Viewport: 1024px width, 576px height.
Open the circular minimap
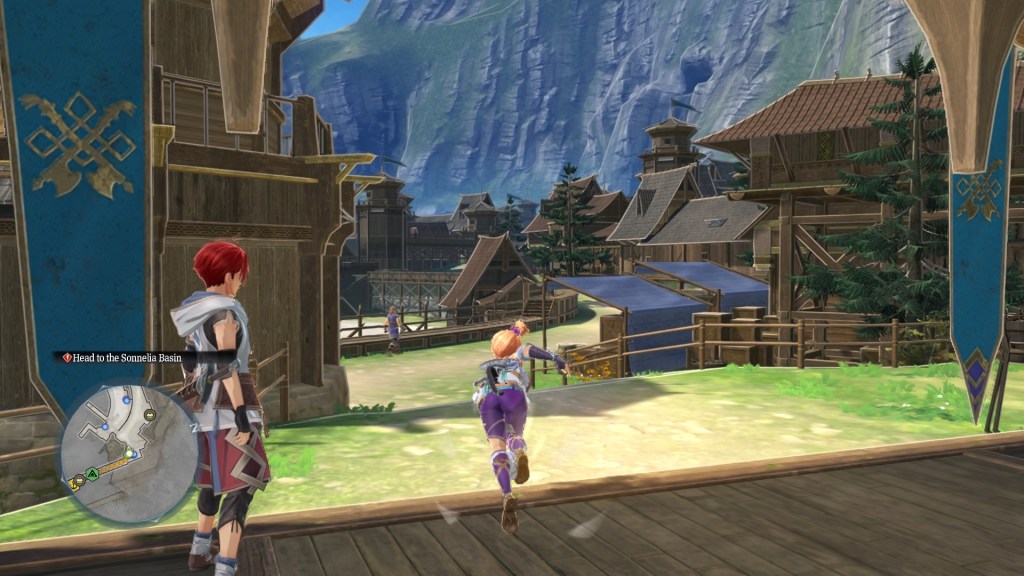[128, 453]
